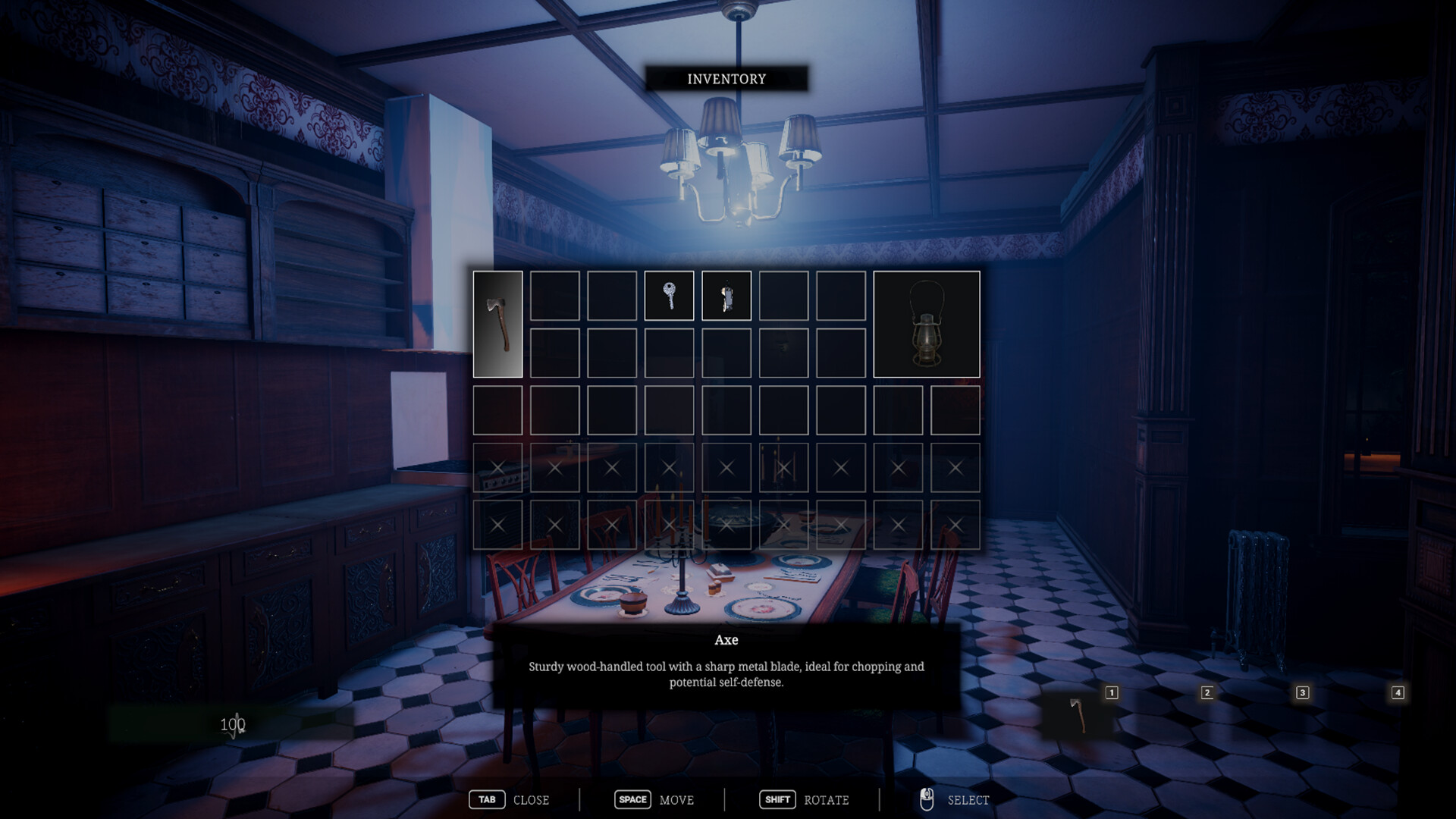1456x819 pixels.
Task: Click the TAB key icon
Action: coord(488,799)
